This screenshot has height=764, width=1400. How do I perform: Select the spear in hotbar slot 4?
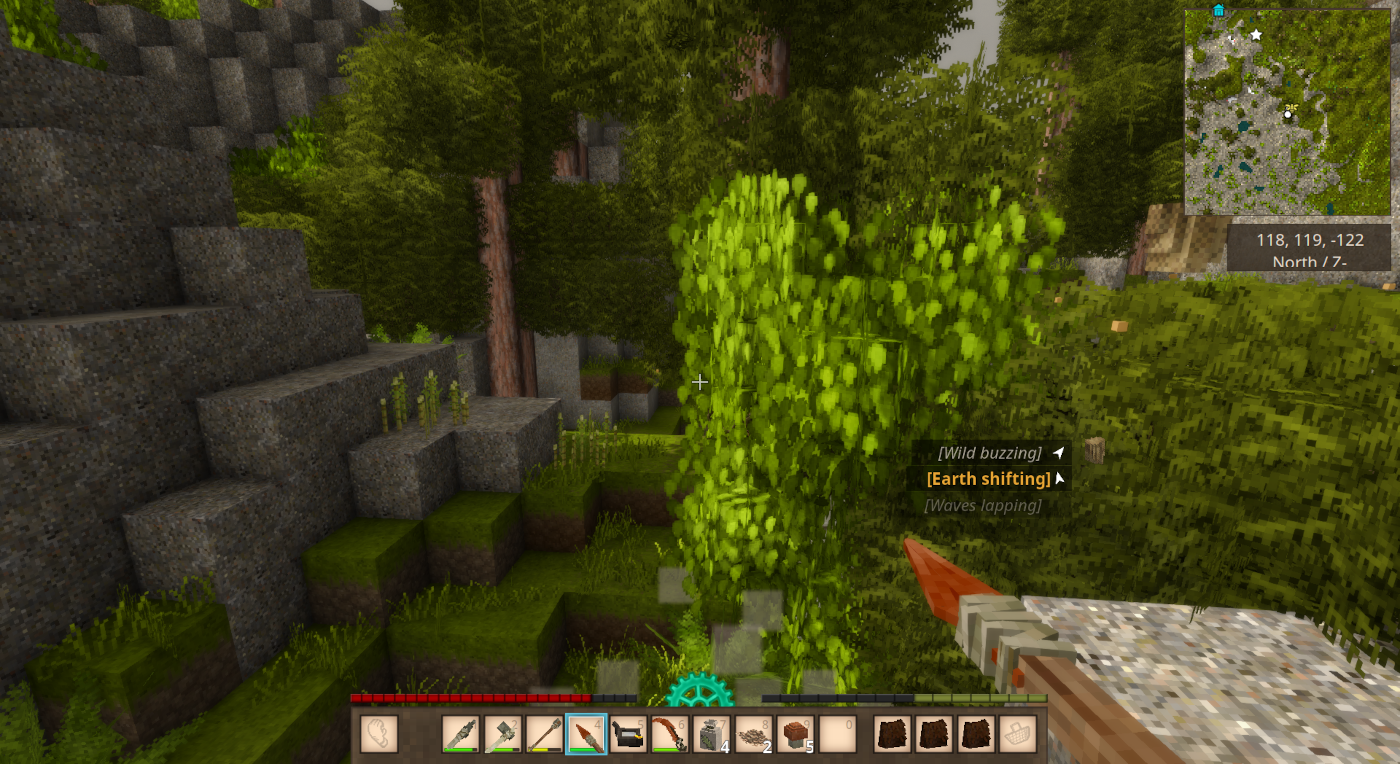[x=586, y=734]
